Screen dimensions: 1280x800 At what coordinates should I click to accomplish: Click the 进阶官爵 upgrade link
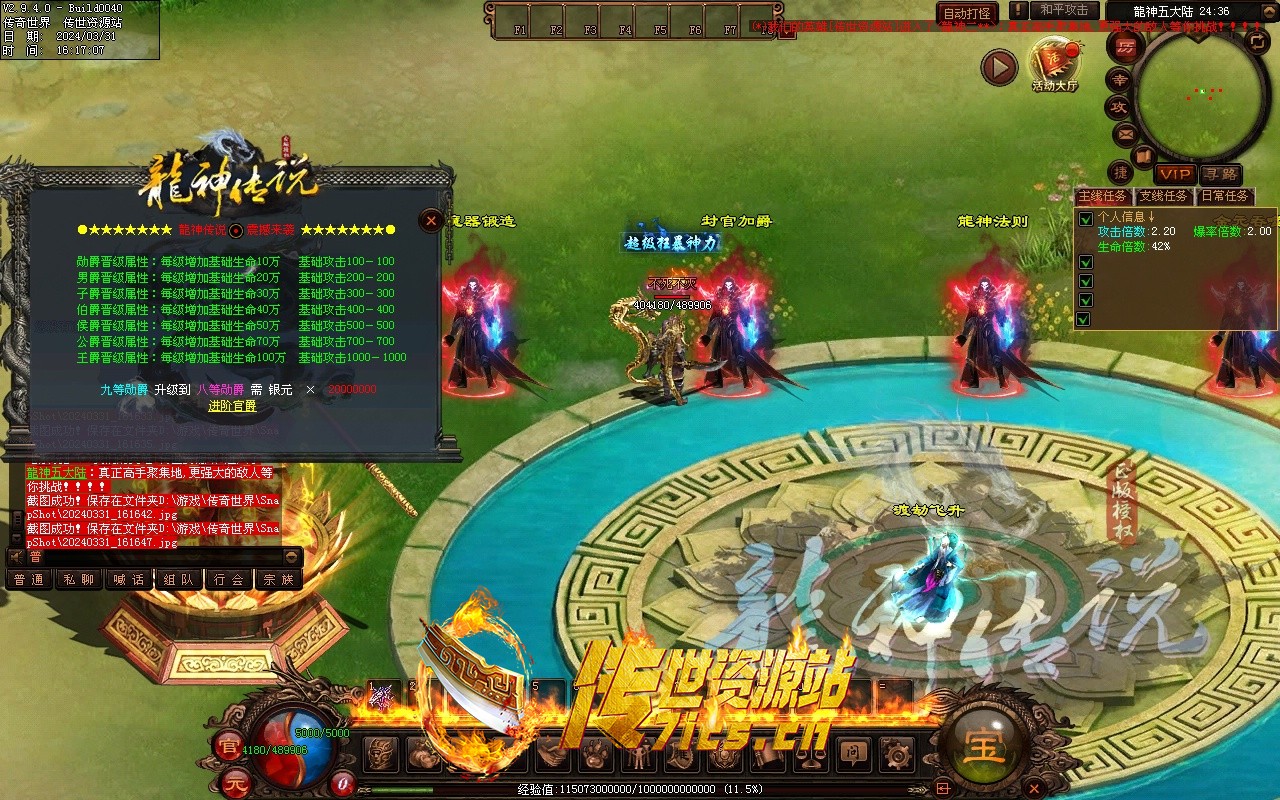pyautogui.click(x=232, y=406)
